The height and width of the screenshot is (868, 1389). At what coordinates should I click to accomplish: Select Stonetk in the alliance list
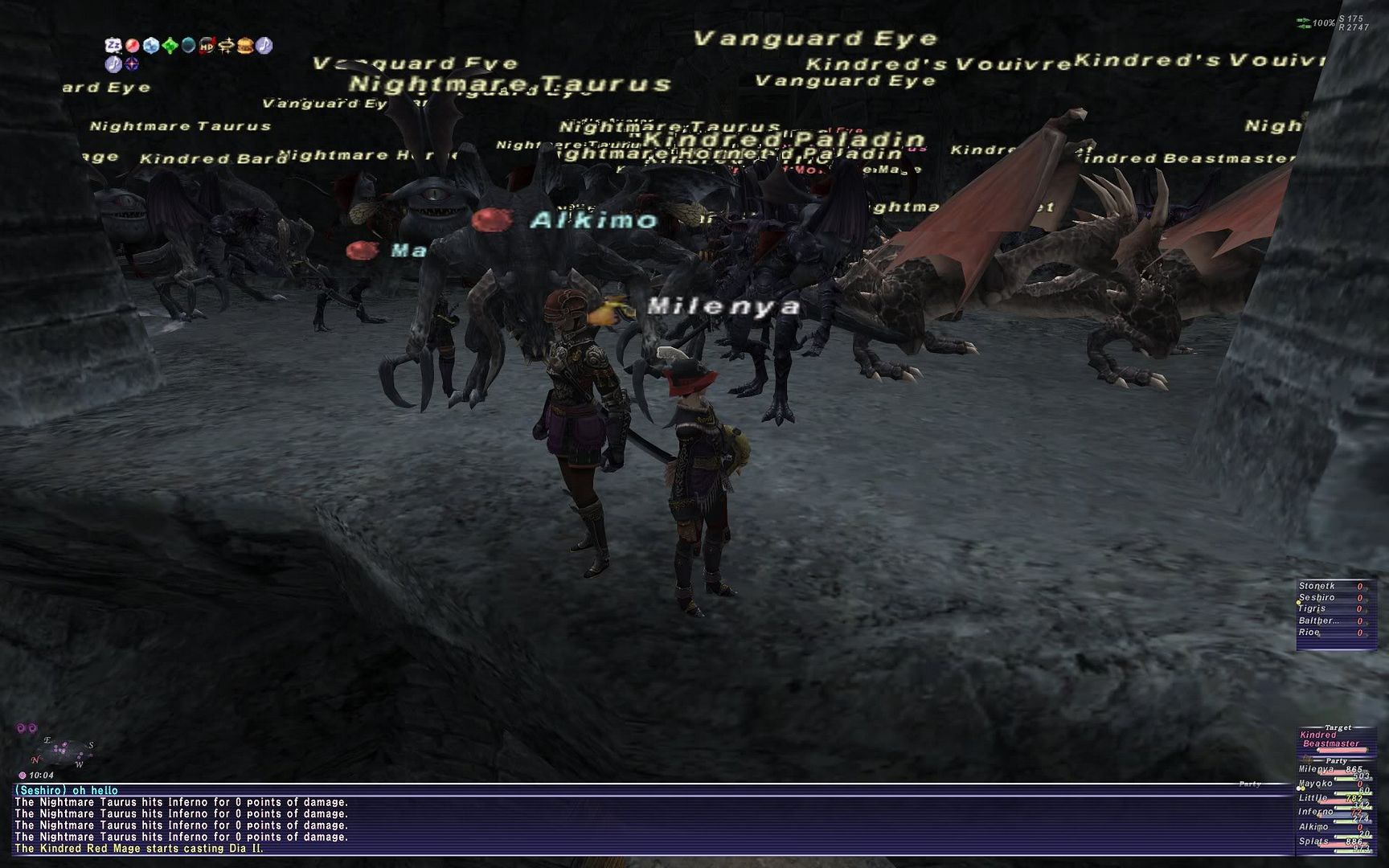(1317, 587)
